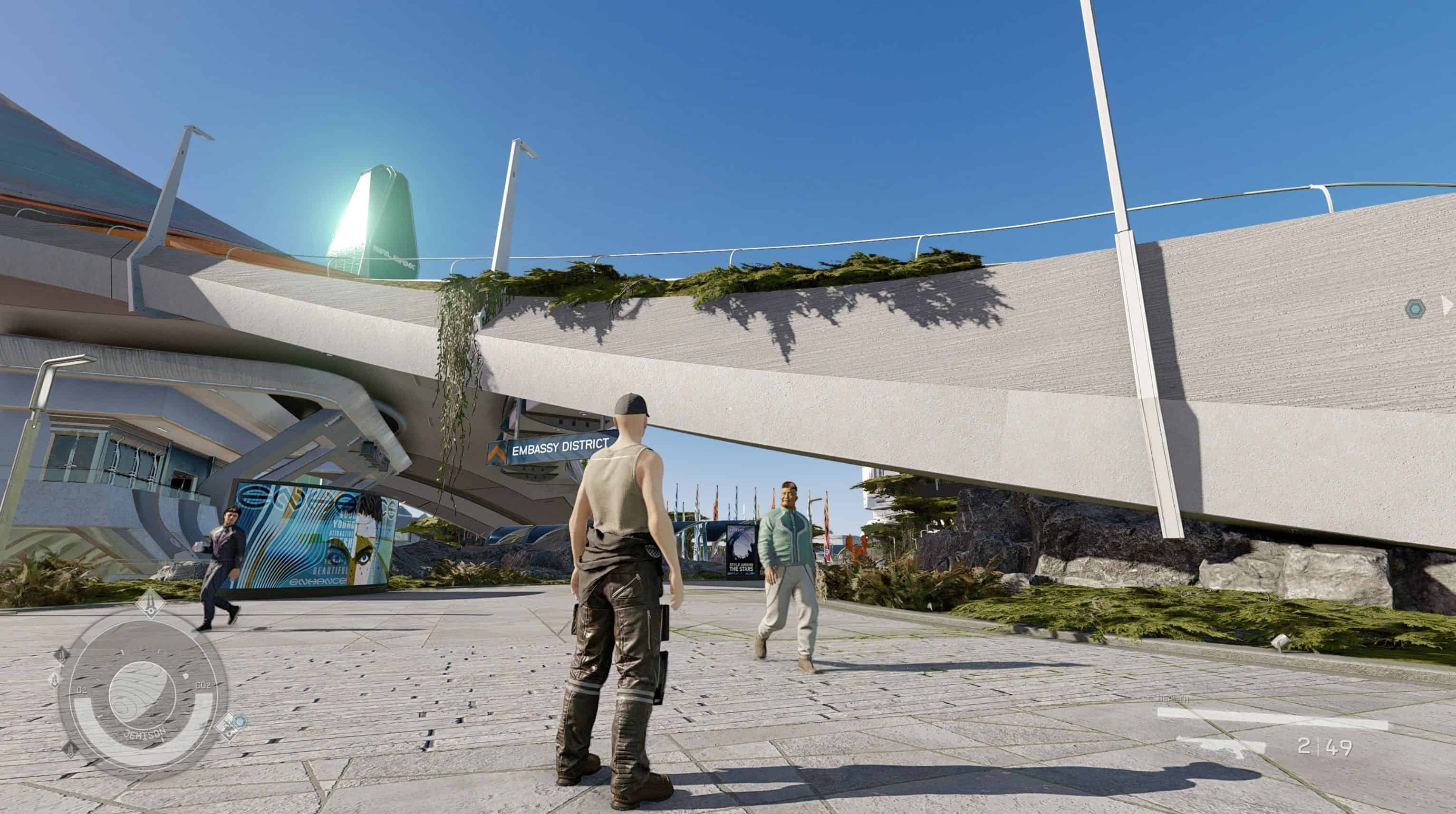Click the blue hexagon quest marker

(x=1416, y=308)
